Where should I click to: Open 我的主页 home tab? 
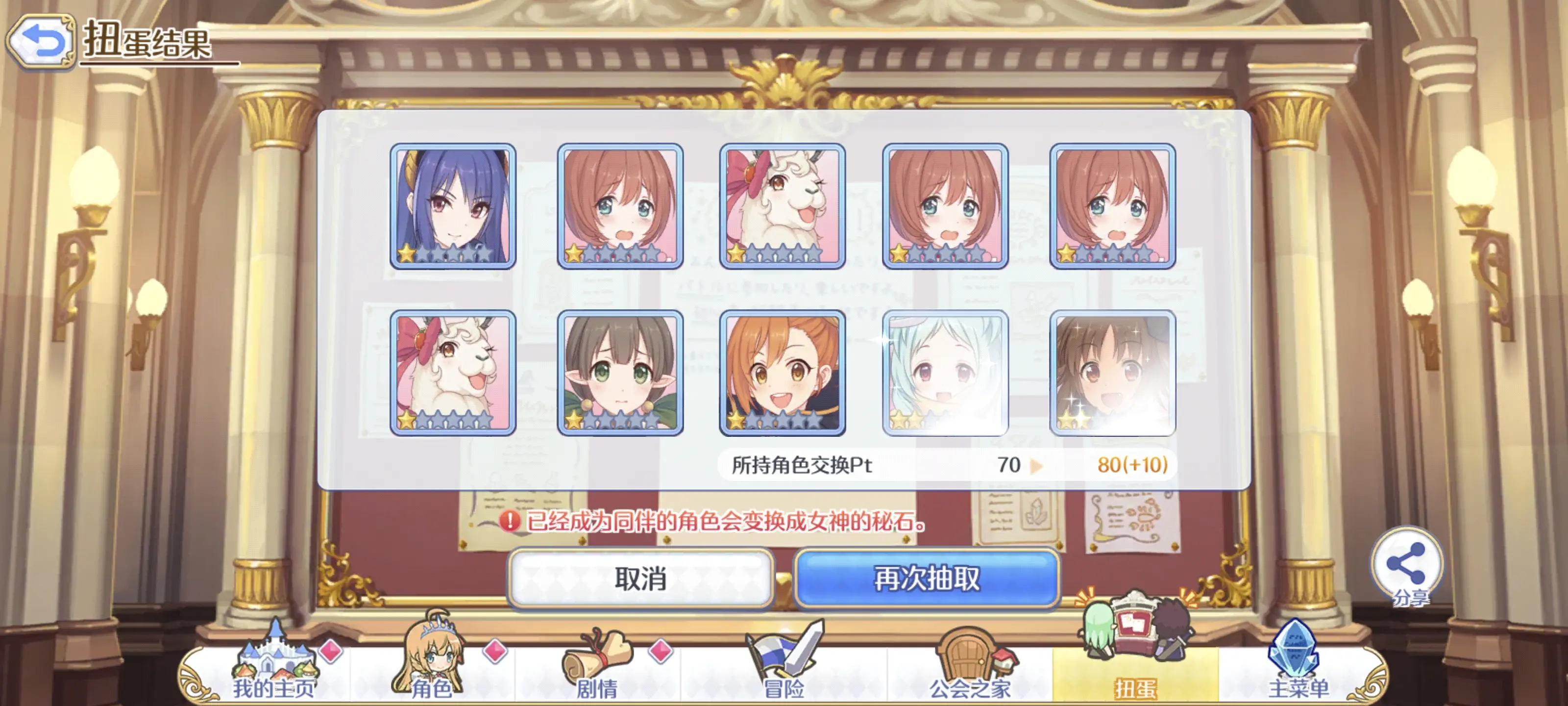click(x=275, y=670)
